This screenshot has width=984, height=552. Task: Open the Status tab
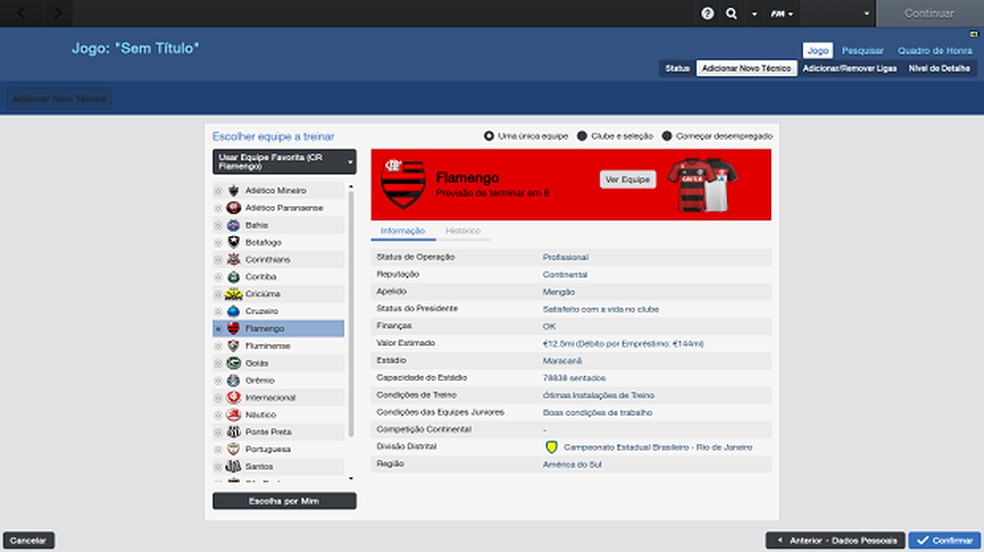coord(677,68)
